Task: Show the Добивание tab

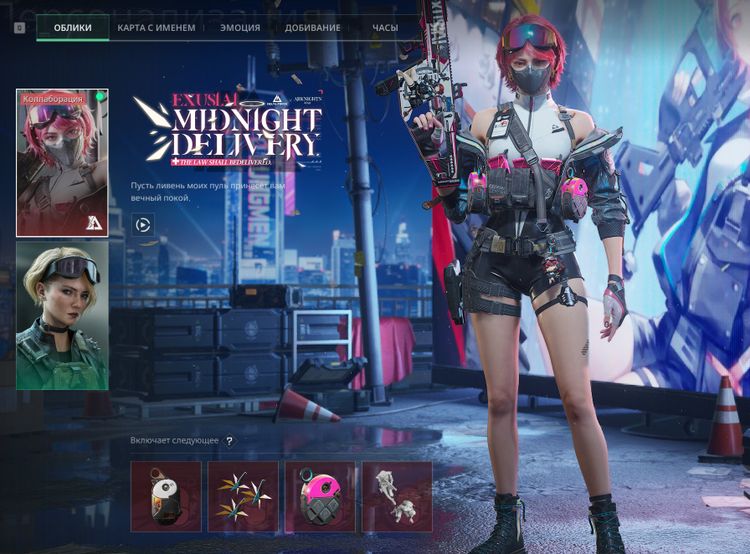Action: tap(312, 28)
